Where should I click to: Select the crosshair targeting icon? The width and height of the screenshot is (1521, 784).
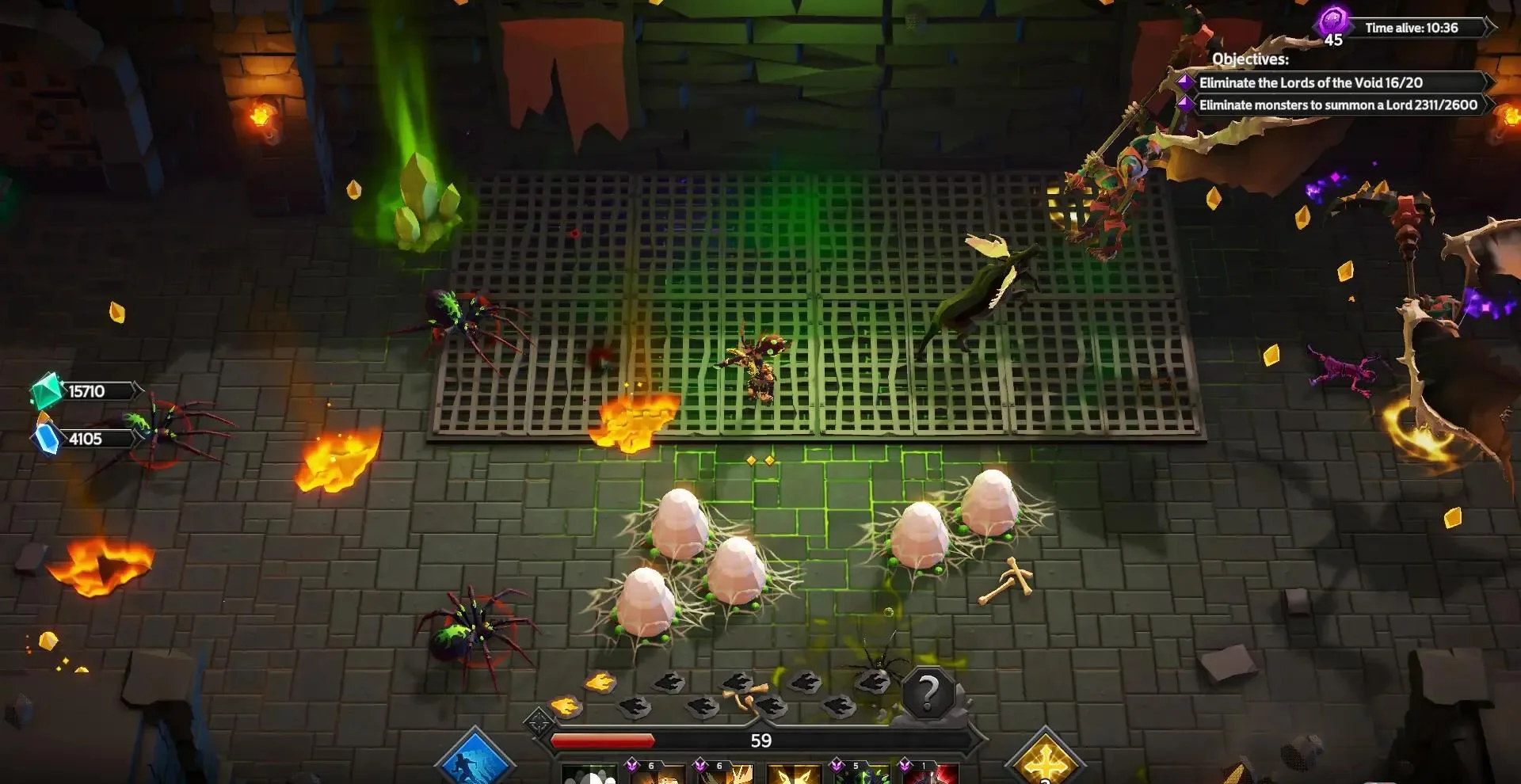click(539, 722)
